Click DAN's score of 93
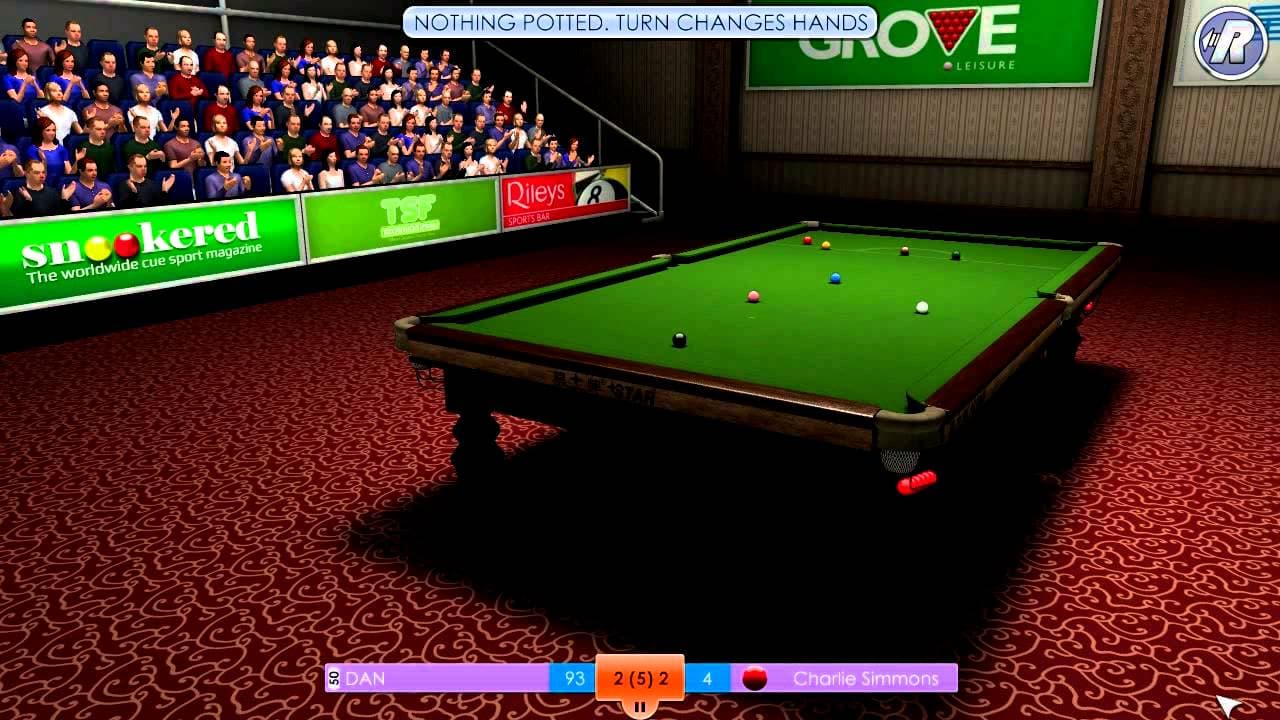The height and width of the screenshot is (720, 1280). [x=573, y=677]
